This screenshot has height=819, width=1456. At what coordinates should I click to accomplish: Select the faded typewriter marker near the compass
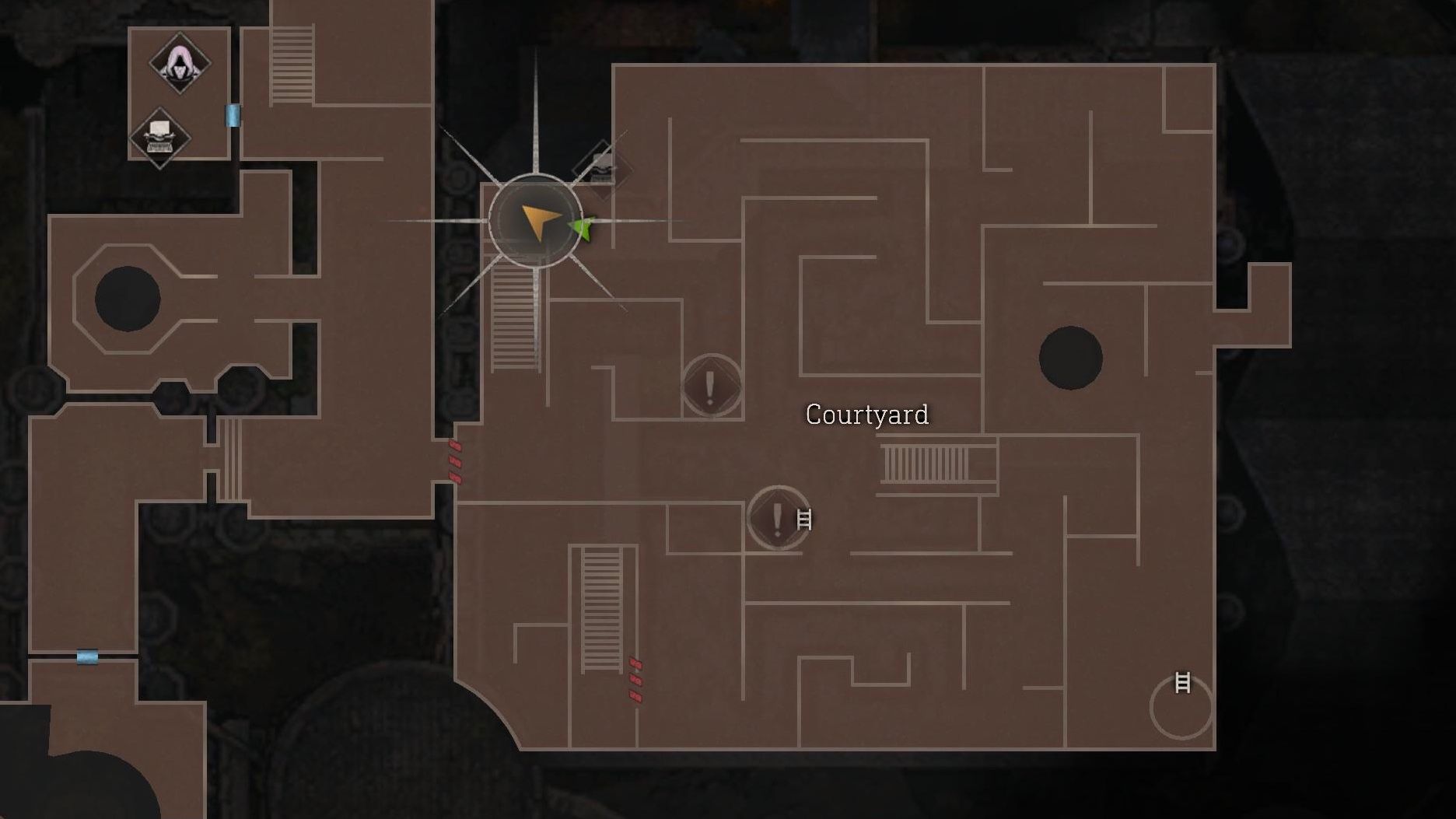[x=602, y=169]
